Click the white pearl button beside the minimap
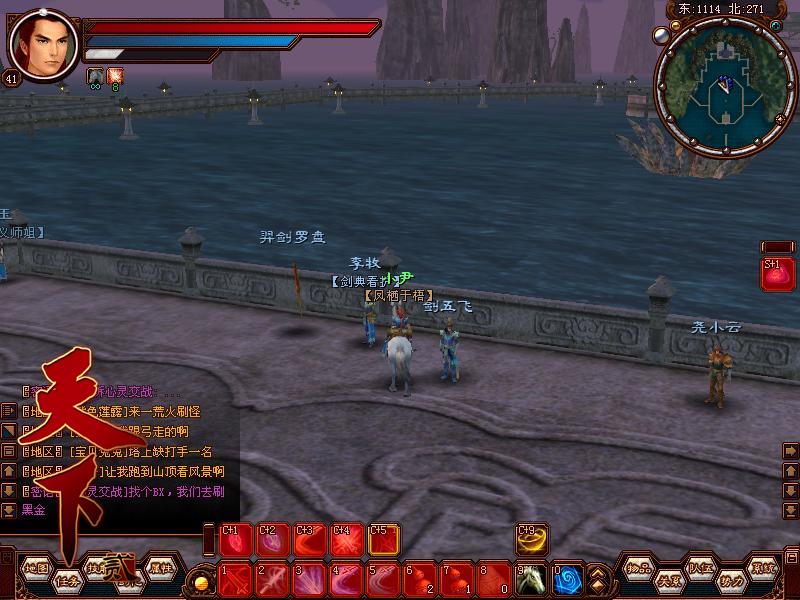Screen dimensions: 800x600 pyautogui.click(x=661, y=35)
